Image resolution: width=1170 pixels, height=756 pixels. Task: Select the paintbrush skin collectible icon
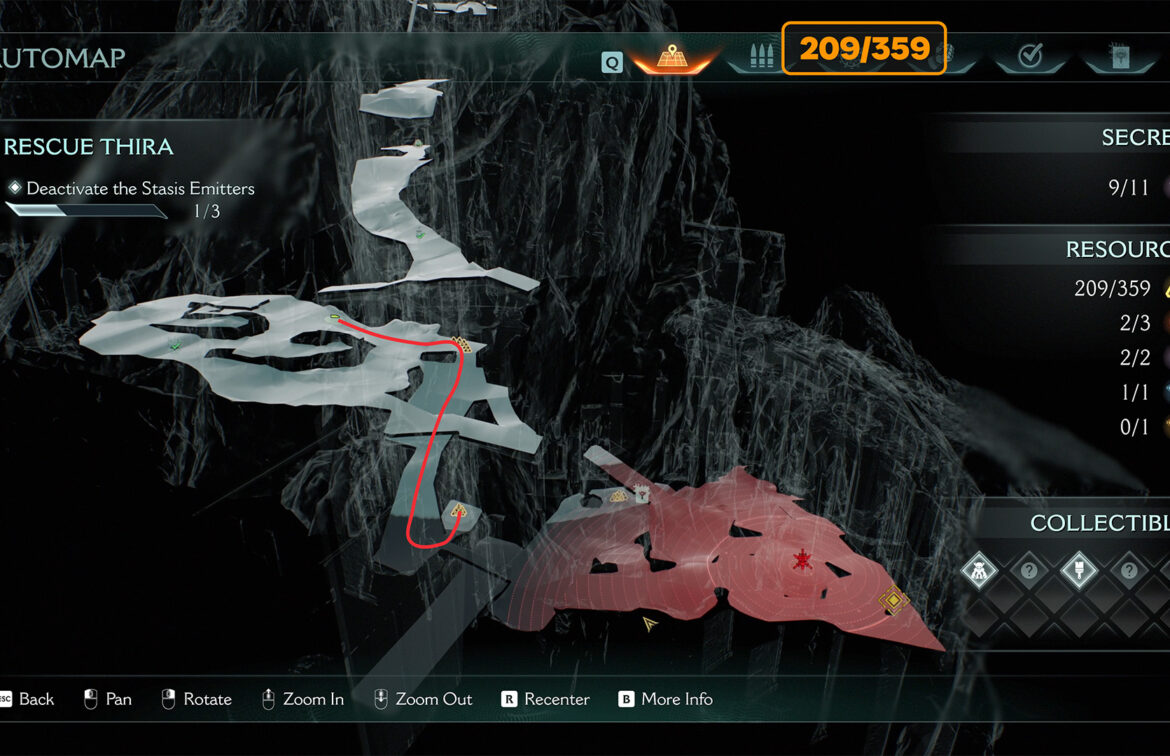(1078, 571)
